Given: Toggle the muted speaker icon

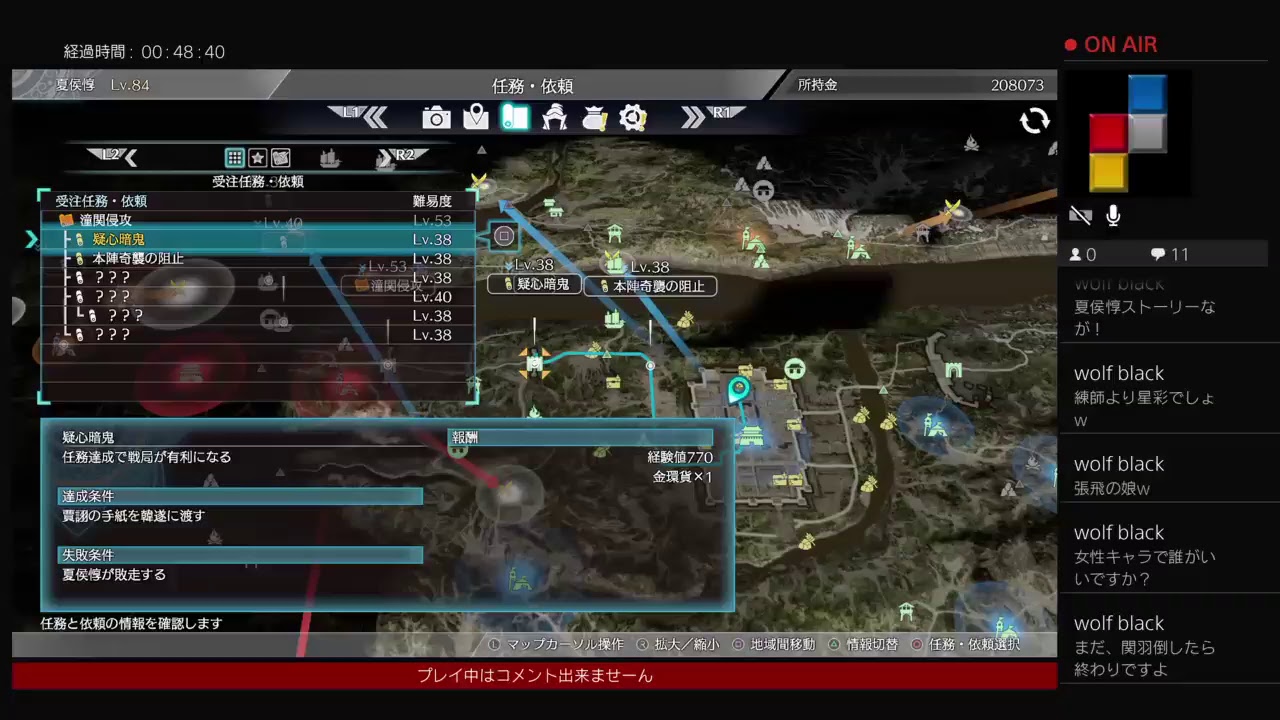Looking at the screenshot, I should pos(1080,215).
